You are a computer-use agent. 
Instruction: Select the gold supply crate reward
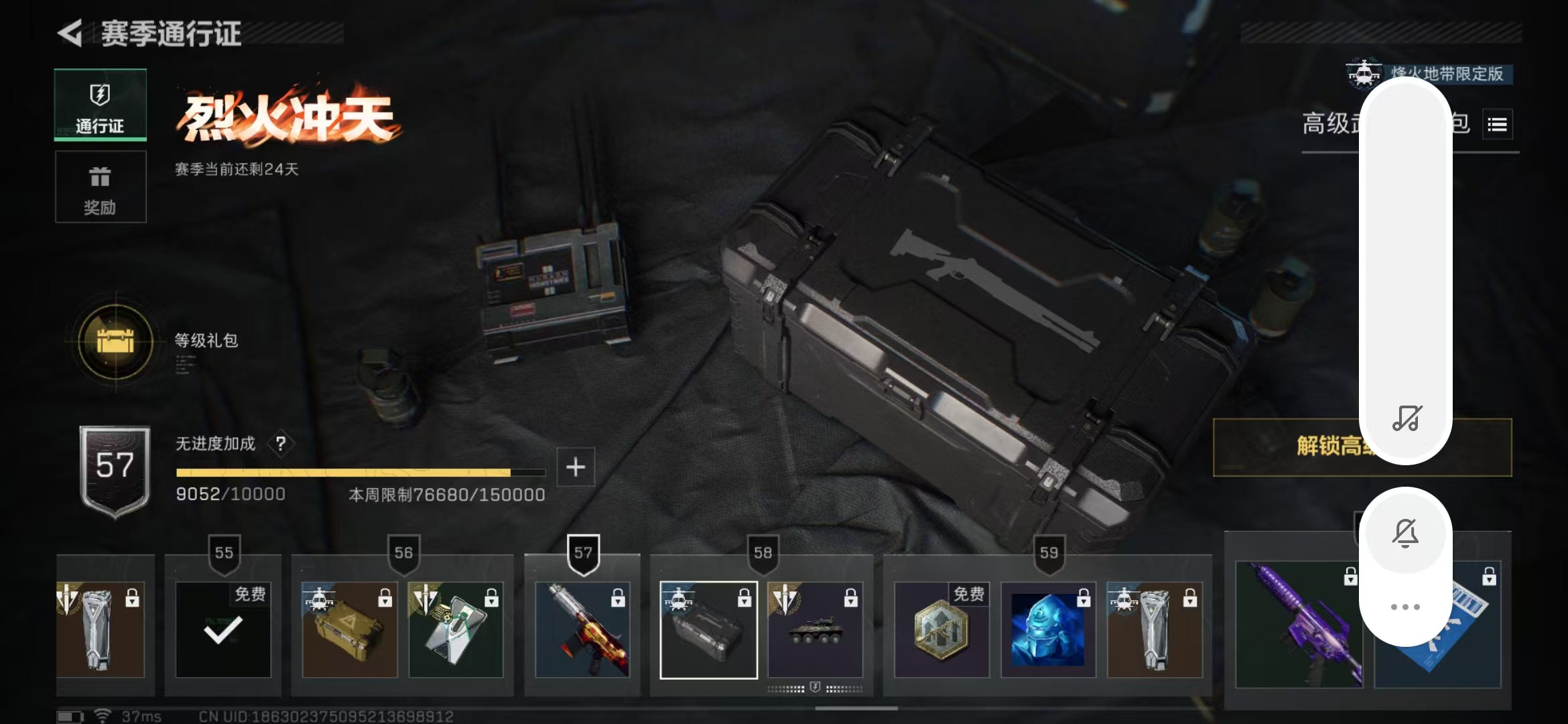[349, 629]
